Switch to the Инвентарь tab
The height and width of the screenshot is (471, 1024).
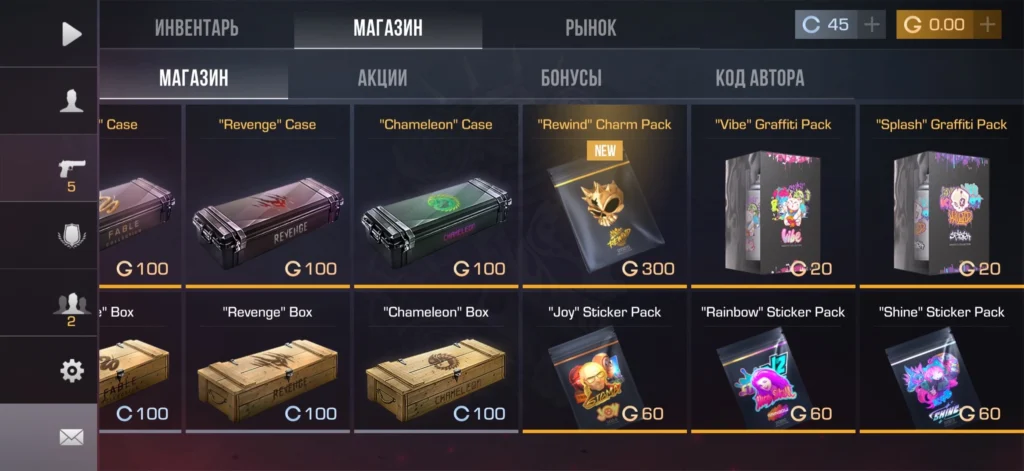click(x=196, y=27)
